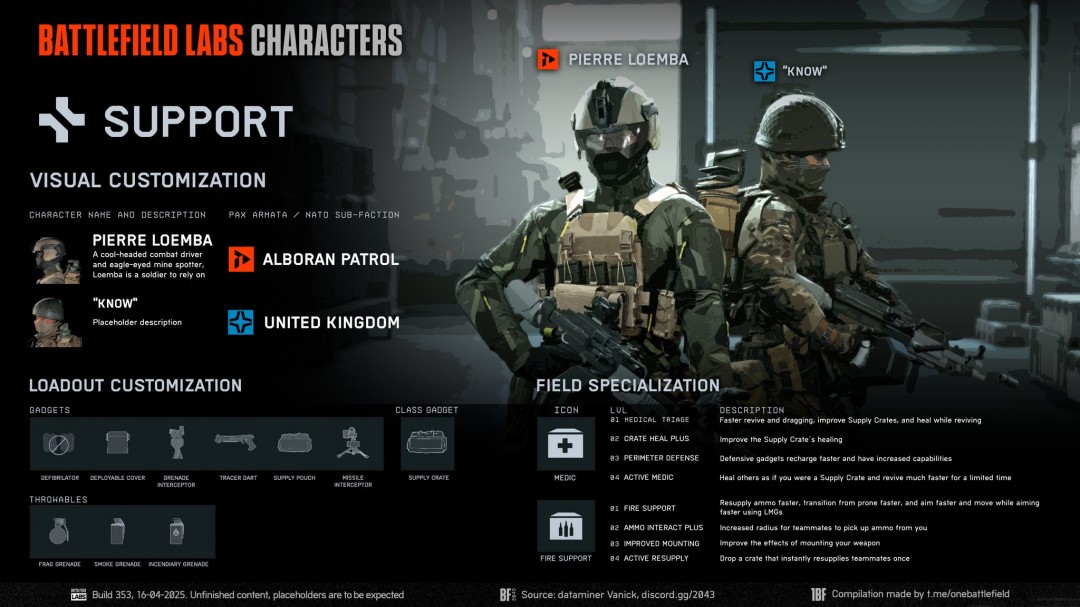
Task: Choose the Deployable Cover gadget
Action: [118, 443]
